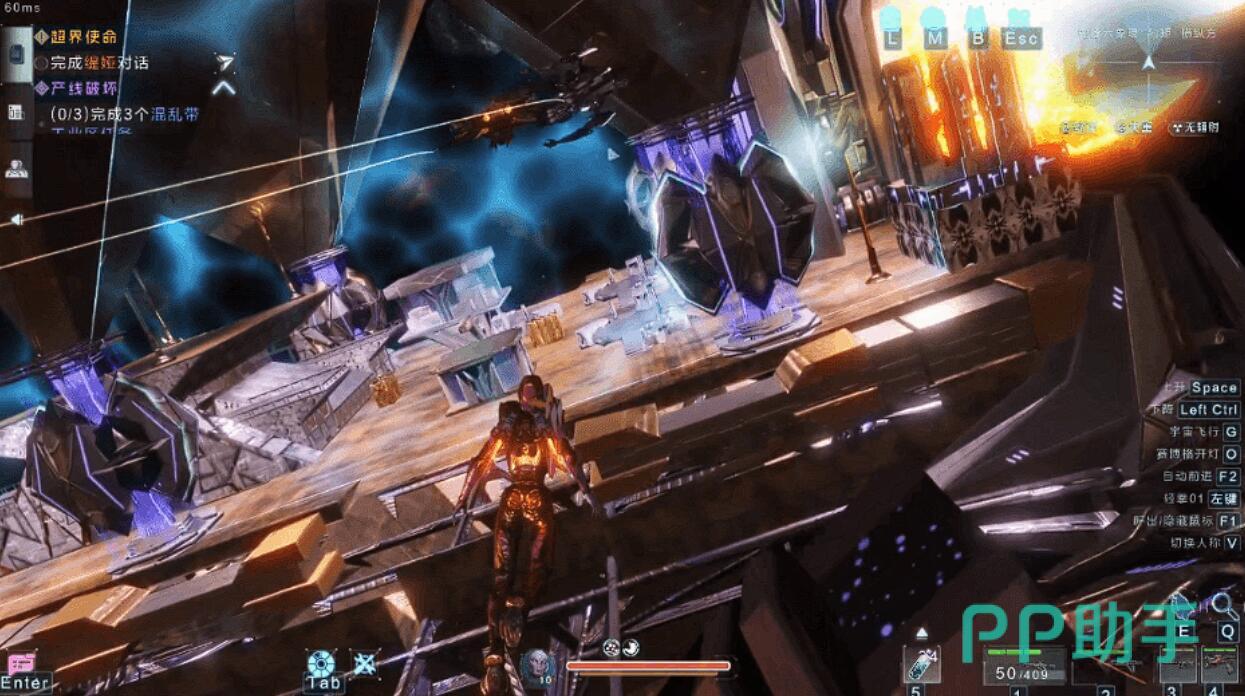Click the crossed-tools icon beside the wheel
Viewport: 1245px width, 696px height.
click(x=365, y=662)
